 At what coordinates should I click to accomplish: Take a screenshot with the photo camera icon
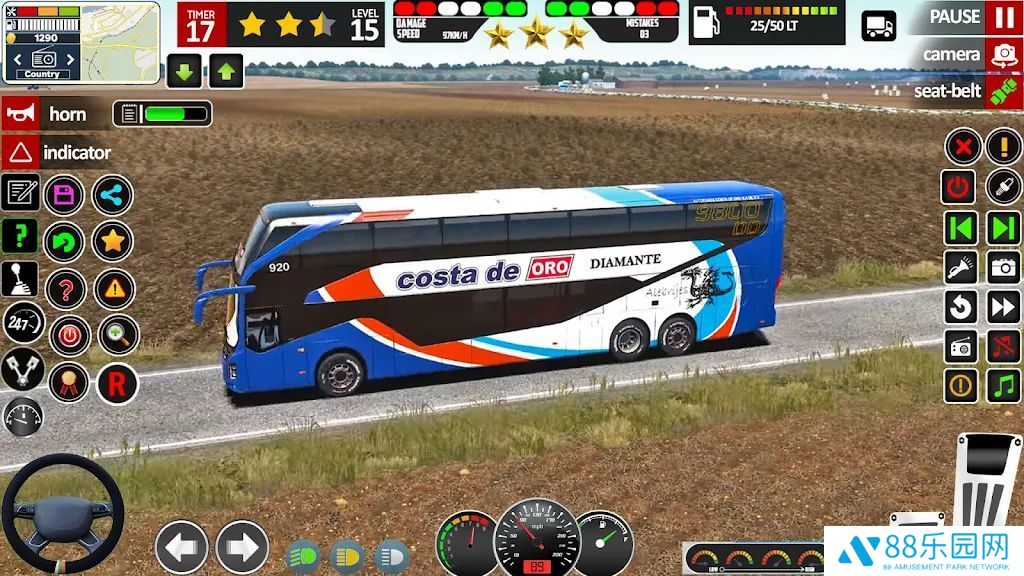point(1003,267)
